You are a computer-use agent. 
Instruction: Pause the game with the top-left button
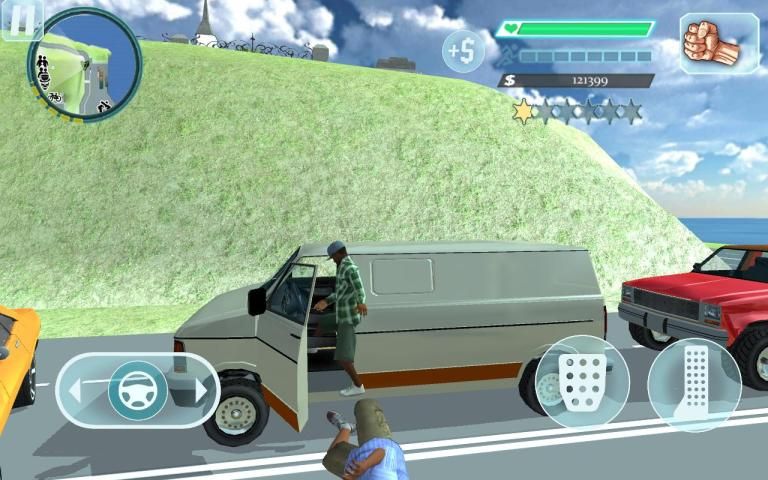click(21, 19)
